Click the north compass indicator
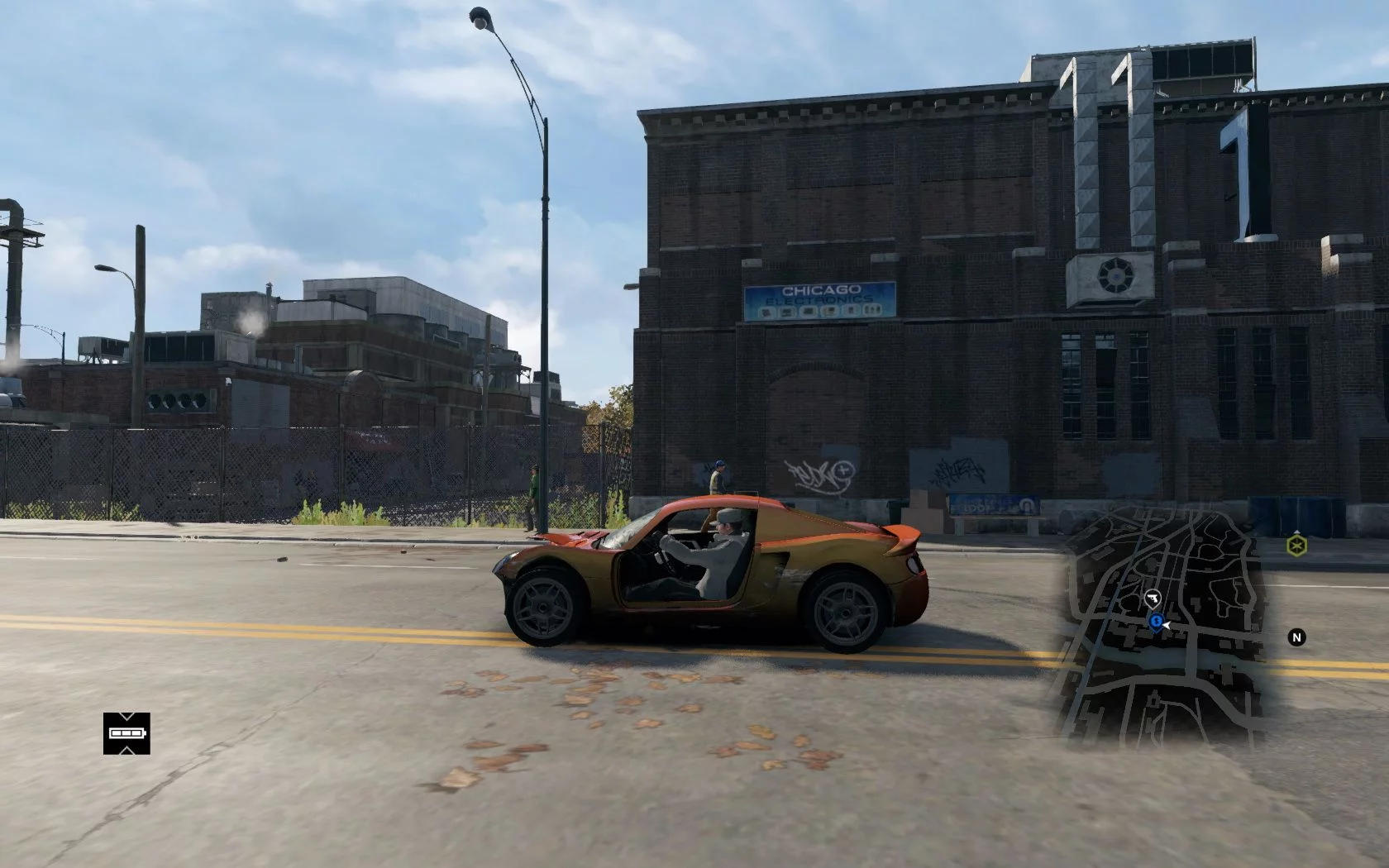 (1296, 637)
